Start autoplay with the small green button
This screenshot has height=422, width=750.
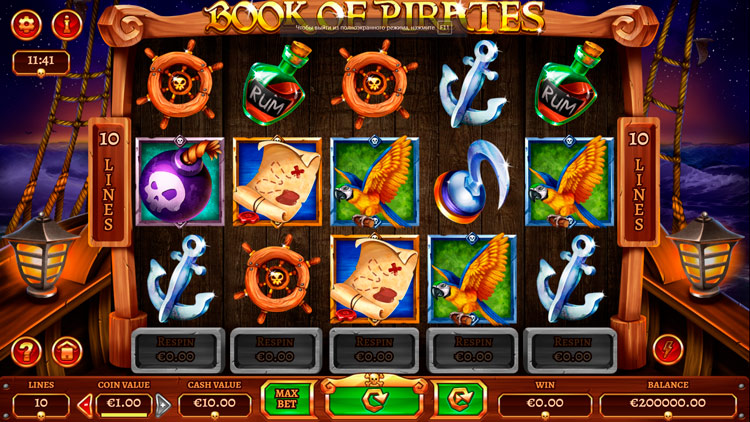[x=461, y=400]
